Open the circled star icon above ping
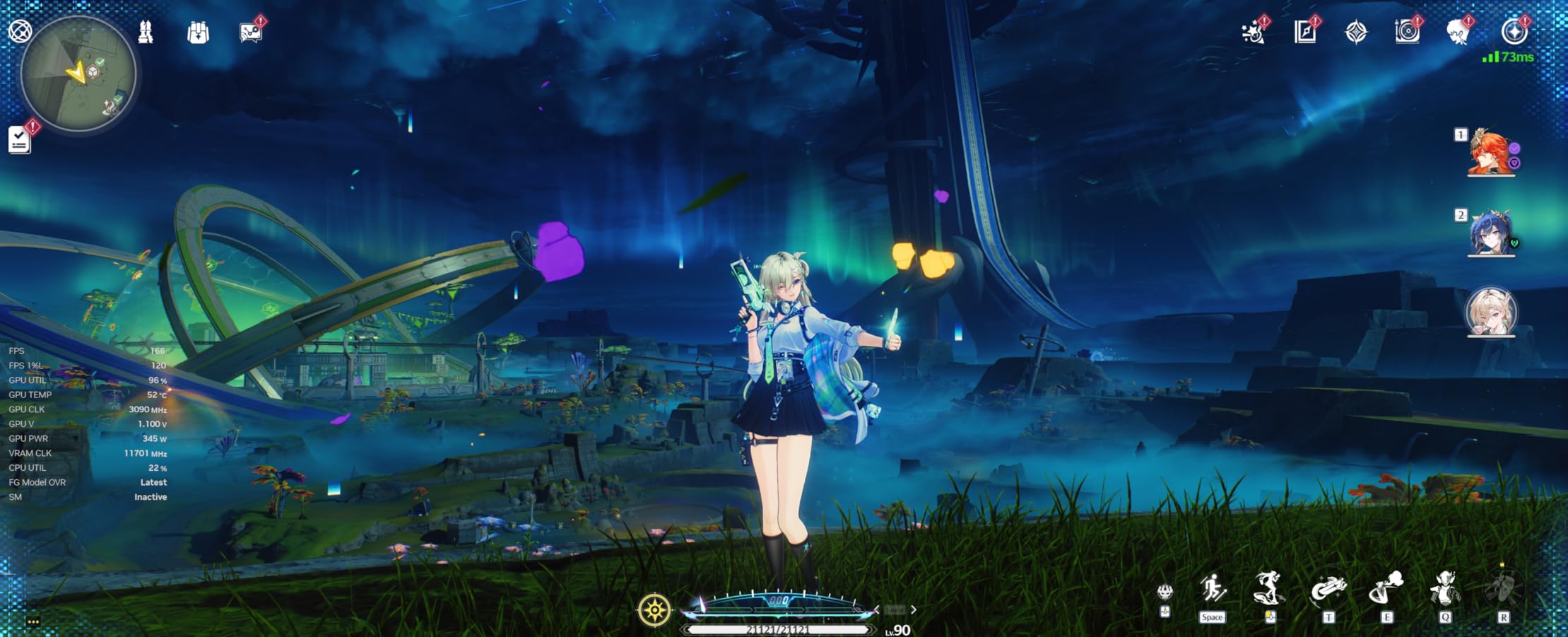 pyautogui.click(x=1513, y=32)
